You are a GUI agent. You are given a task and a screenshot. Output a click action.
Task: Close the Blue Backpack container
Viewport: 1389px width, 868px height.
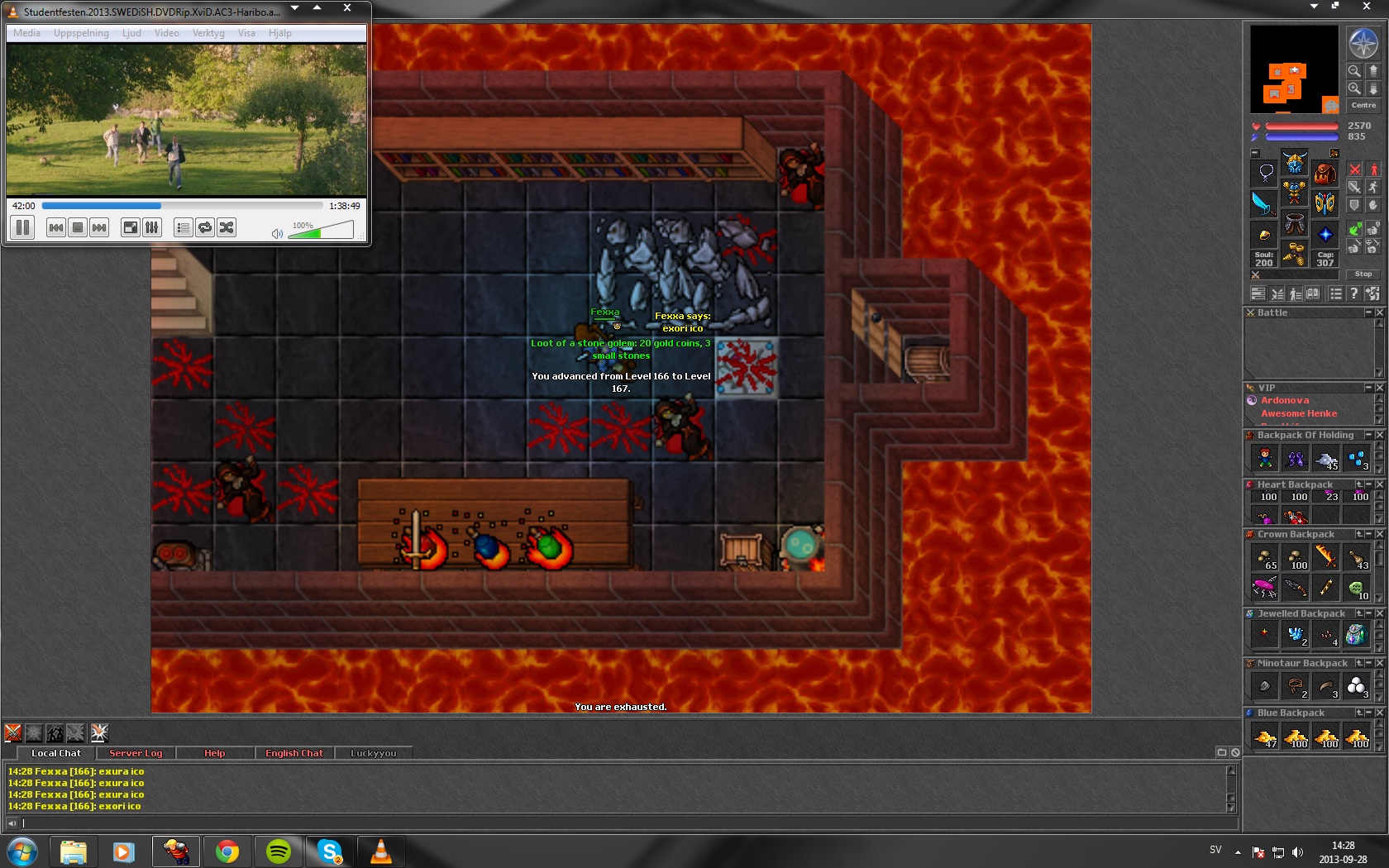click(x=1379, y=713)
